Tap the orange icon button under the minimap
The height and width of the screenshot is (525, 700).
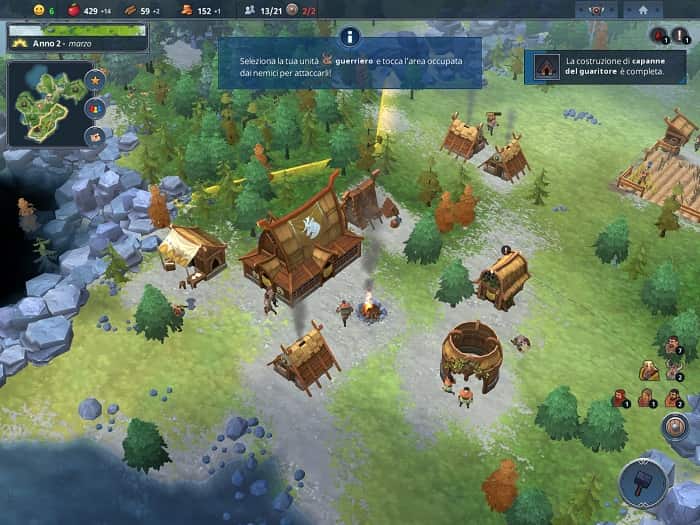pyautogui.click(x=96, y=135)
